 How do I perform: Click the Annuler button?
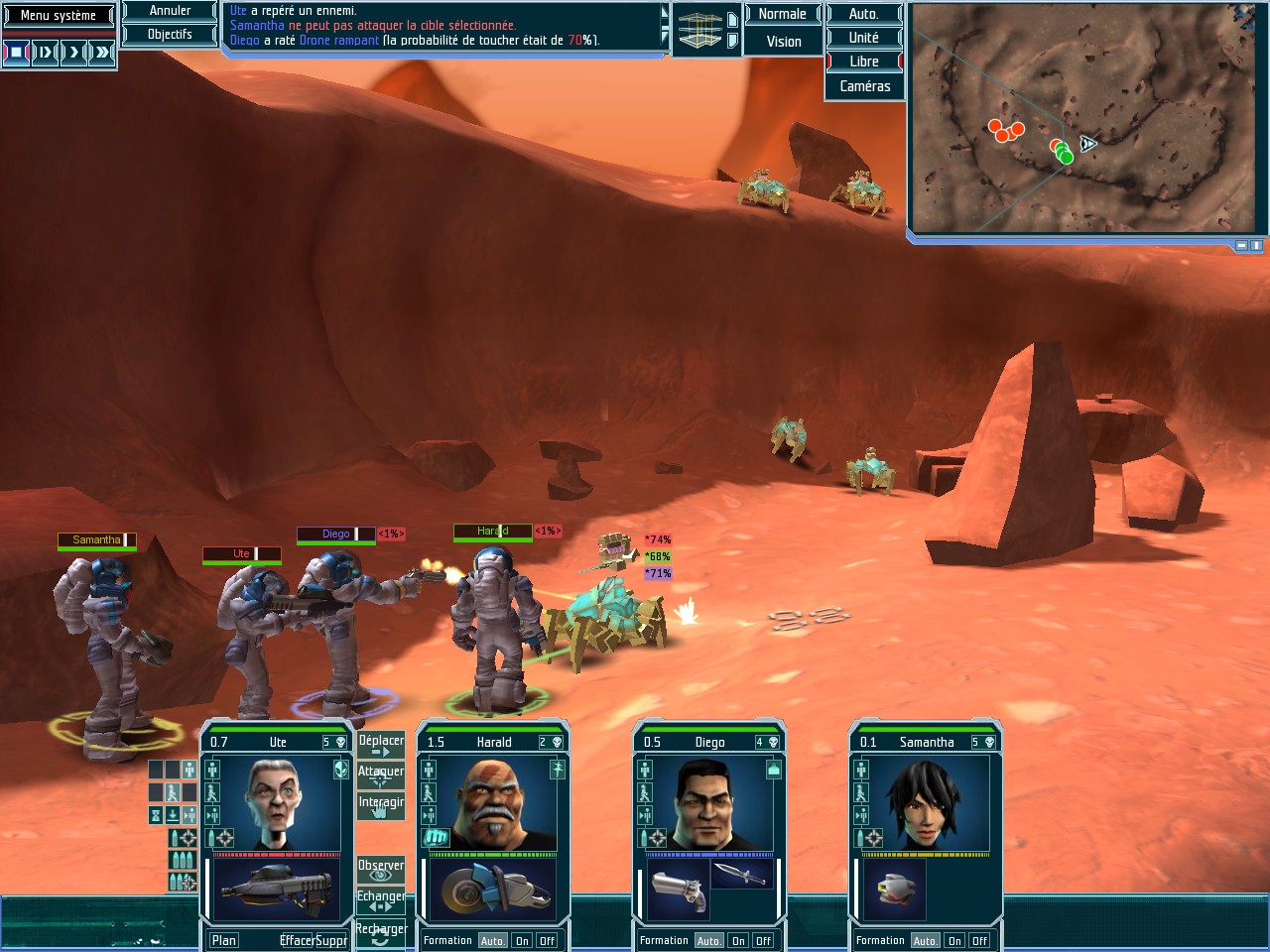click(170, 11)
